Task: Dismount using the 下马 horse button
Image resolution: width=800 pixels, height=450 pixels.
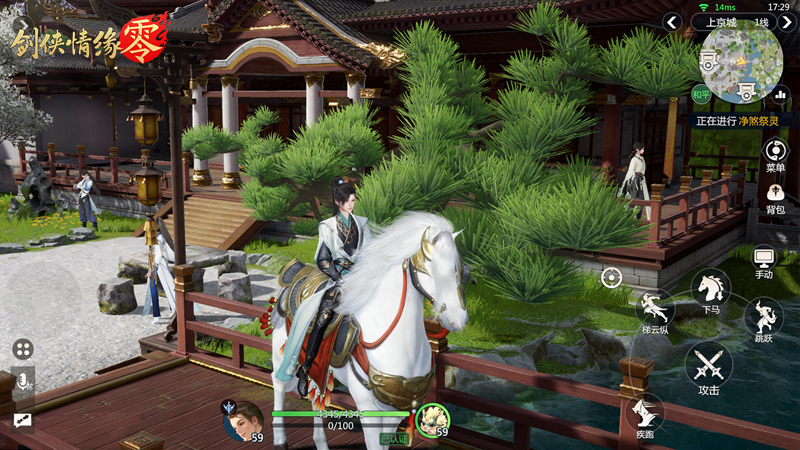Action: pos(711,290)
